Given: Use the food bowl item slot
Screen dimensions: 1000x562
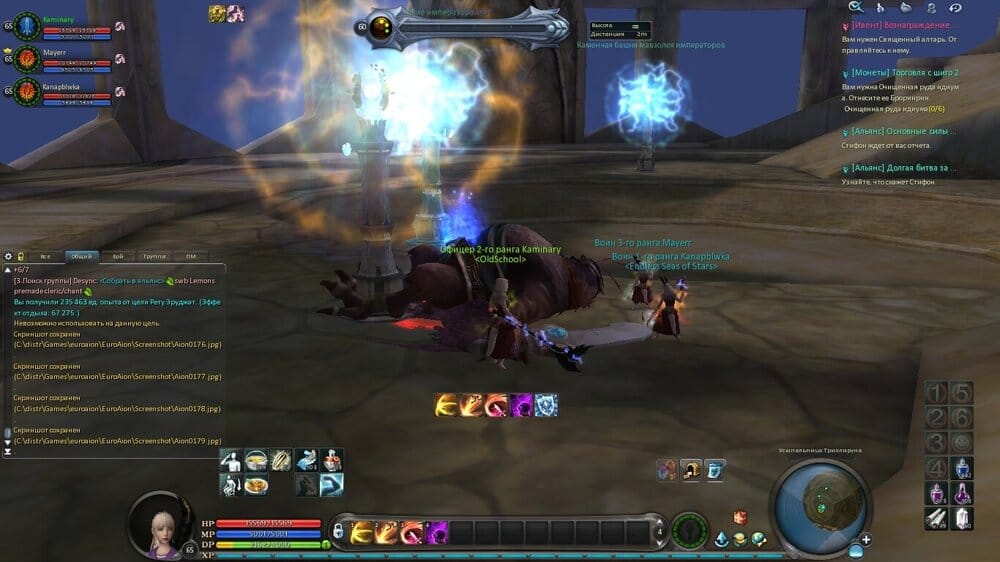Looking at the screenshot, I should click(256, 460).
